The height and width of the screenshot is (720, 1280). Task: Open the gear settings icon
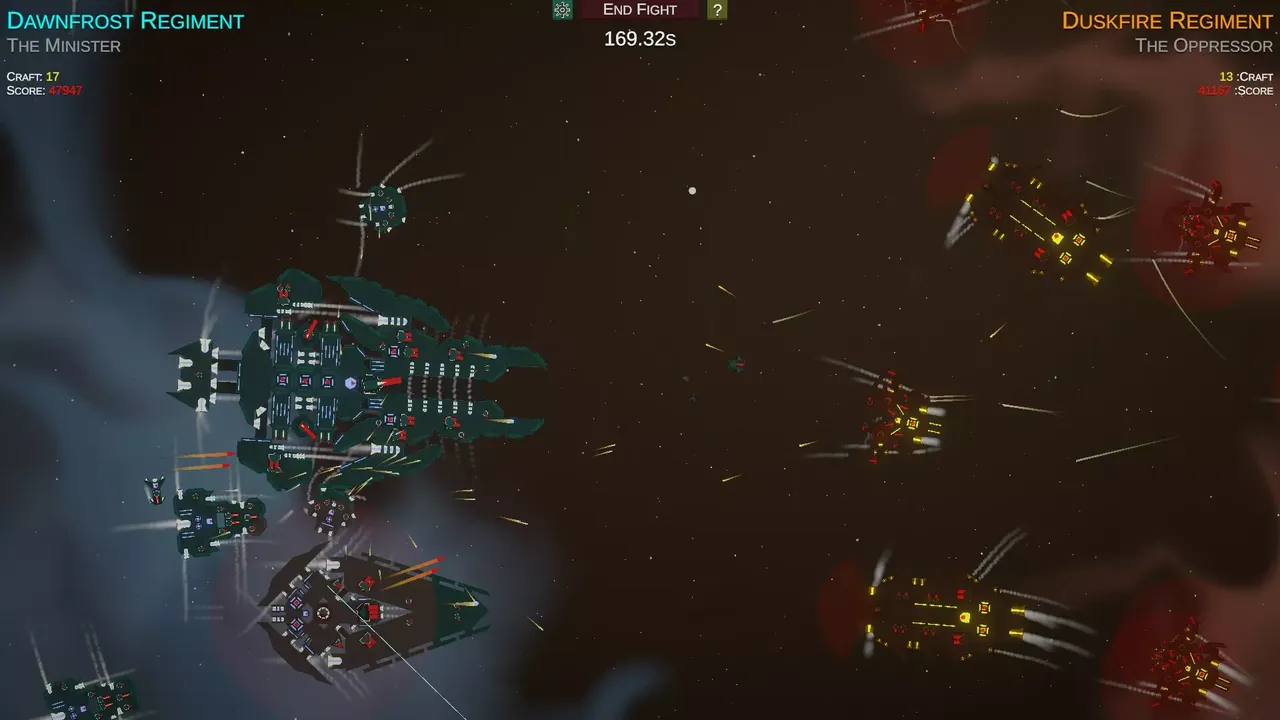(x=563, y=10)
